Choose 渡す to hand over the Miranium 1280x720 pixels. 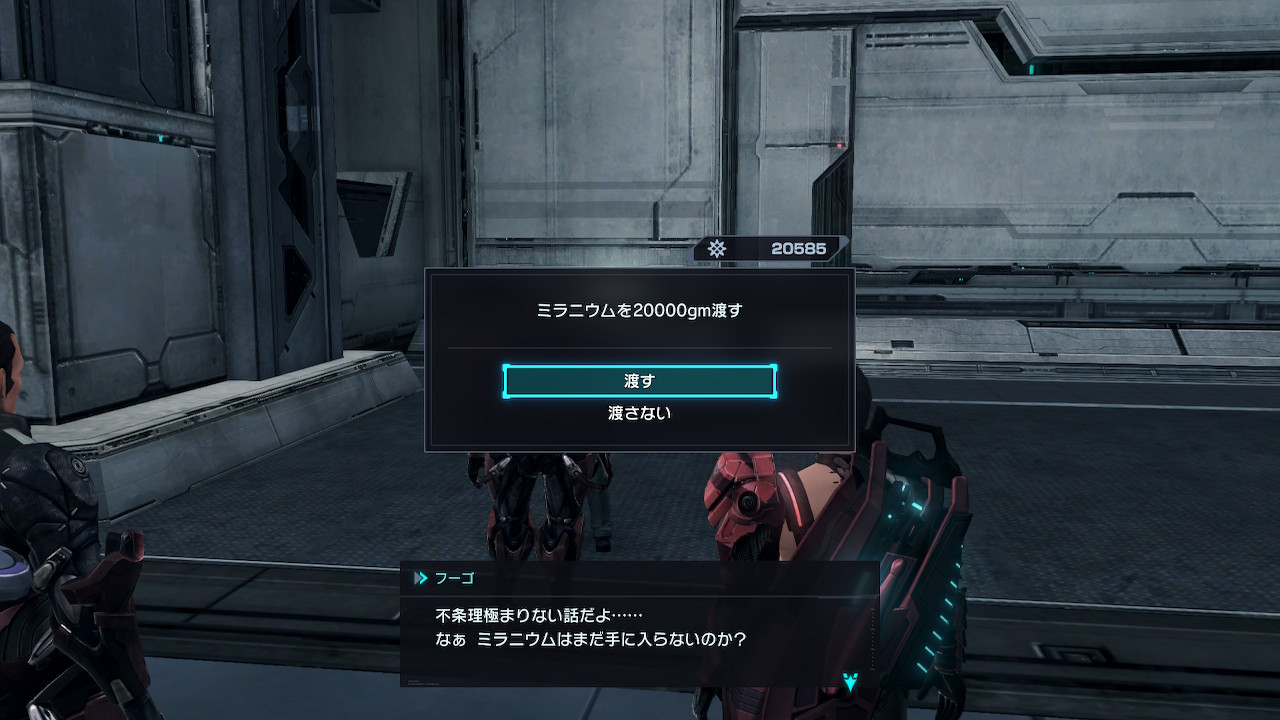639,381
